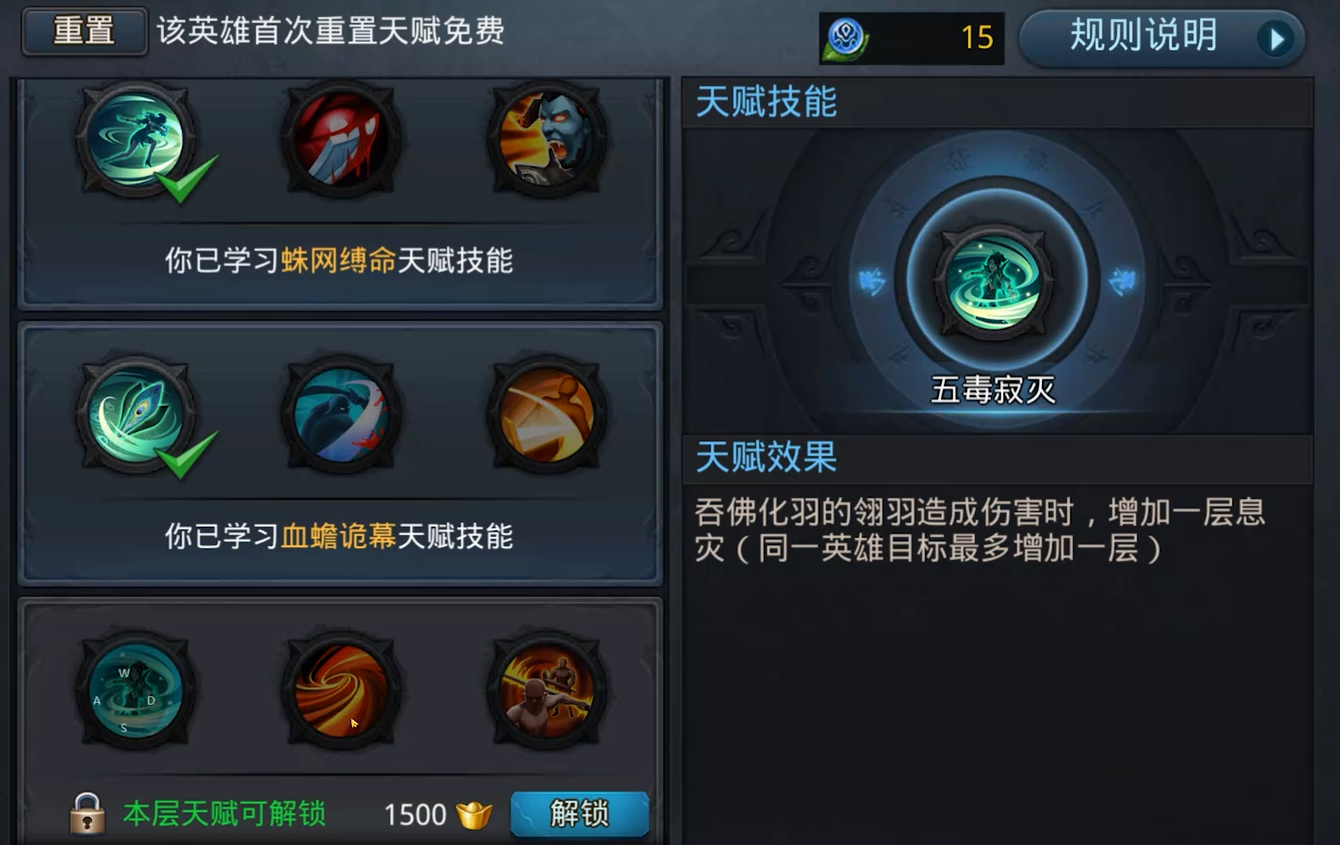Image resolution: width=1340 pixels, height=845 pixels.
Task: Click the red claw talent icon
Action: click(x=342, y=140)
